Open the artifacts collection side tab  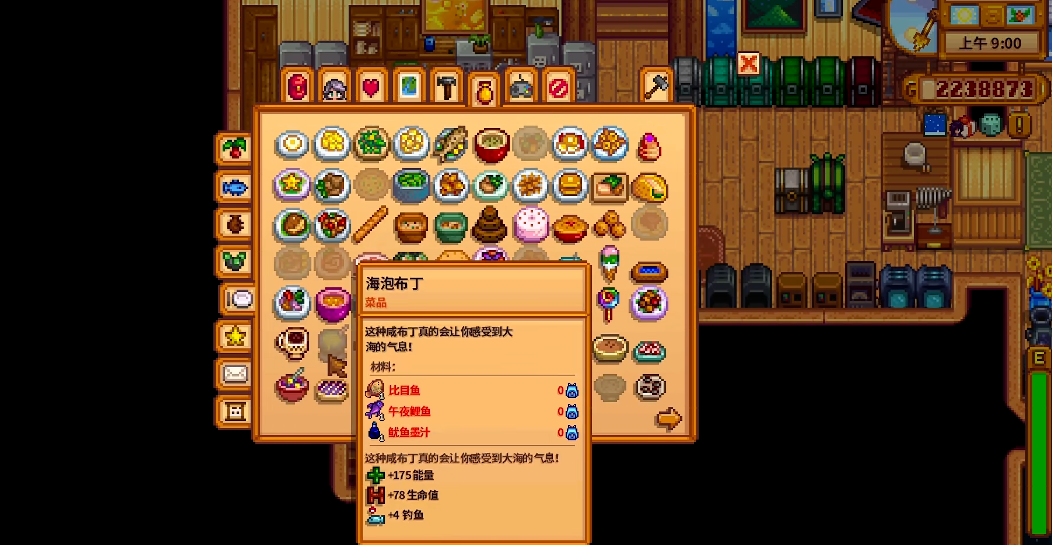[235, 224]
